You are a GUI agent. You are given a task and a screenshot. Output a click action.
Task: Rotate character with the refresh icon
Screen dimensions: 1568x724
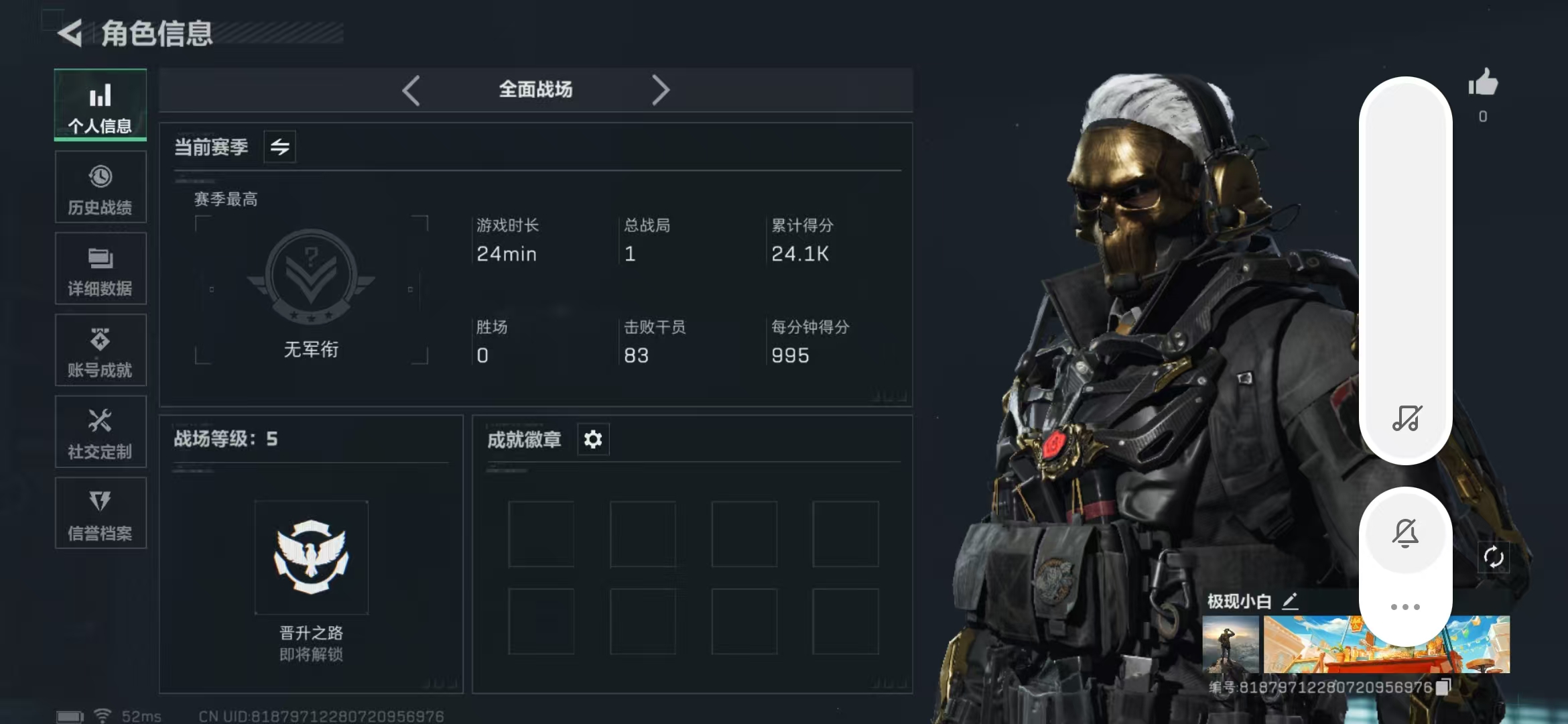coord(1494,557)
